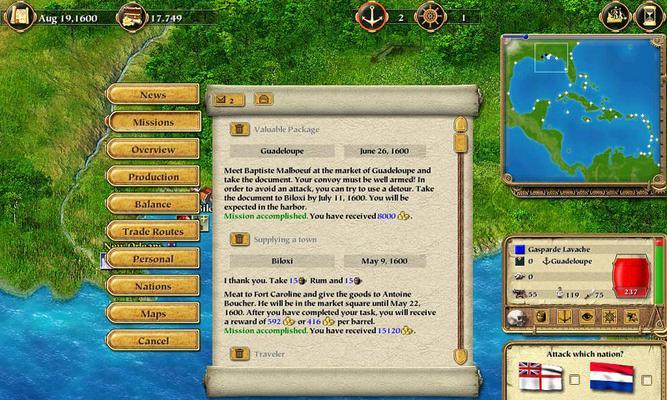Cancel and close the logbook menu

[x=152, y=341]
